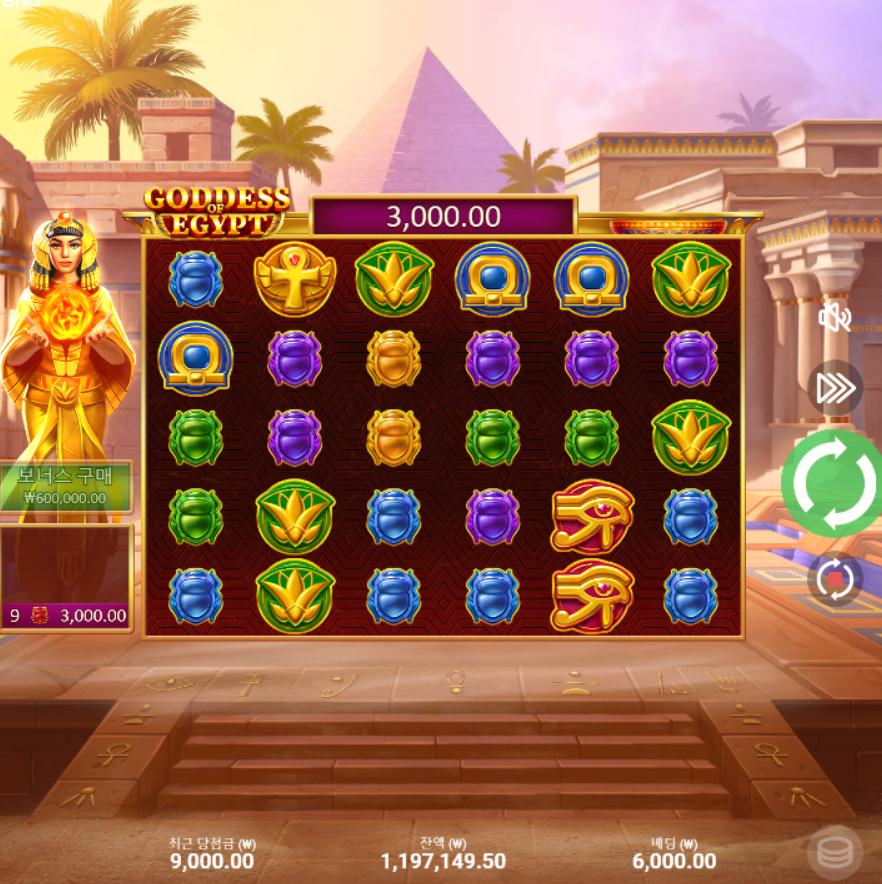Viewport: 882px width, 884px height.
Task: Open the bonus buy for ₩600,000.00
Action: point(66,486)
